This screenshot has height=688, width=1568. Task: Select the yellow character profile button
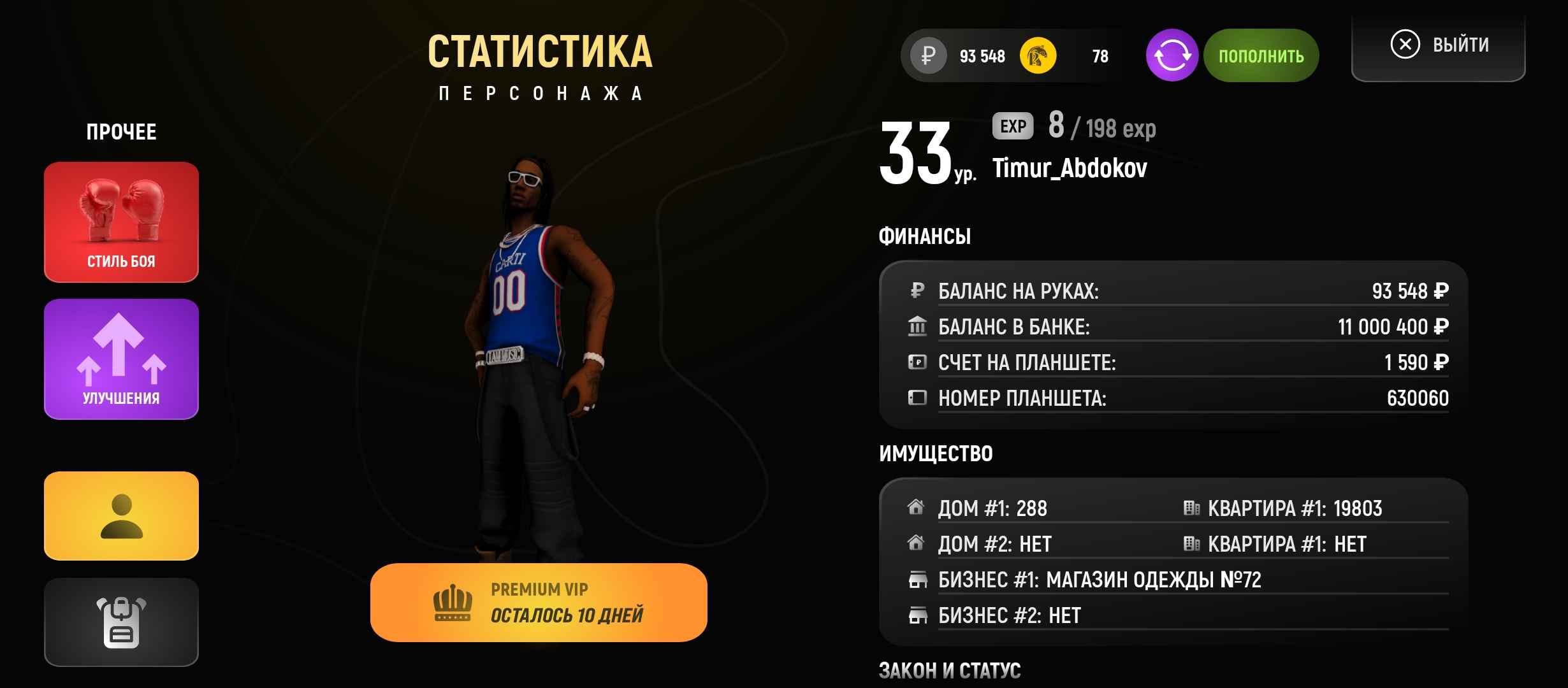[x=121, y=516]
